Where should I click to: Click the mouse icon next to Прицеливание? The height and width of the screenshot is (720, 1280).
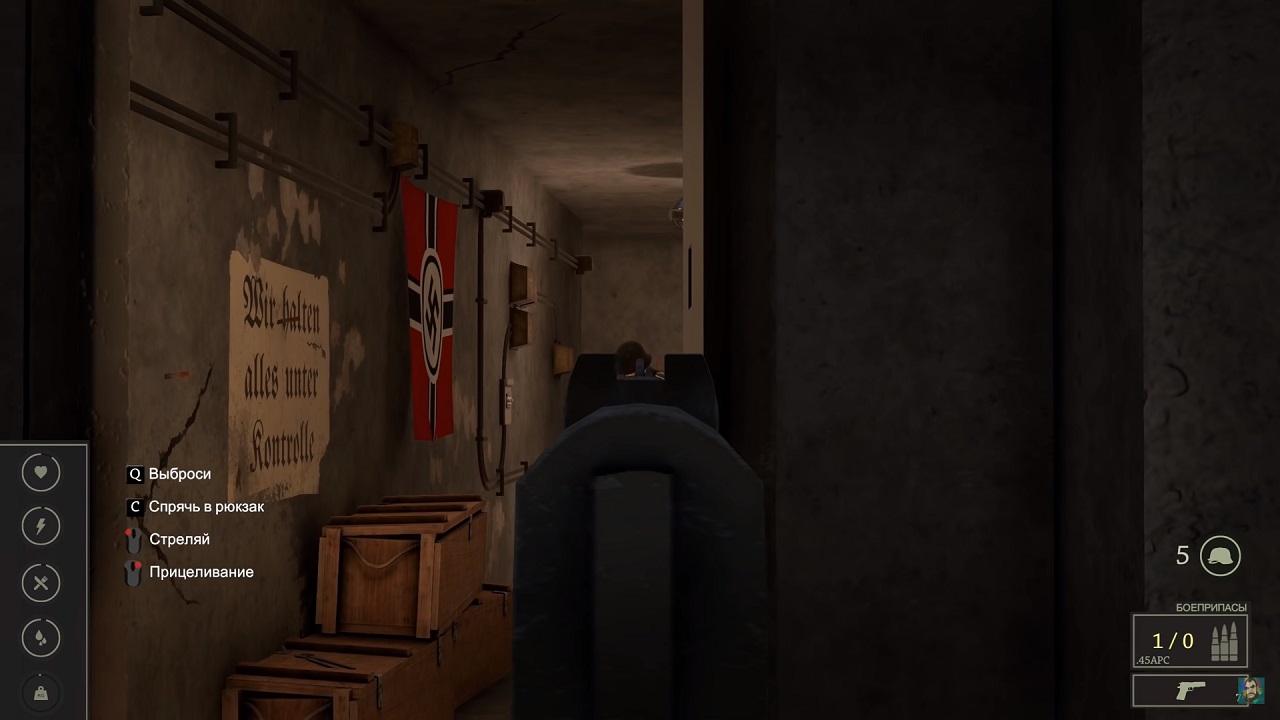(133, 572)
